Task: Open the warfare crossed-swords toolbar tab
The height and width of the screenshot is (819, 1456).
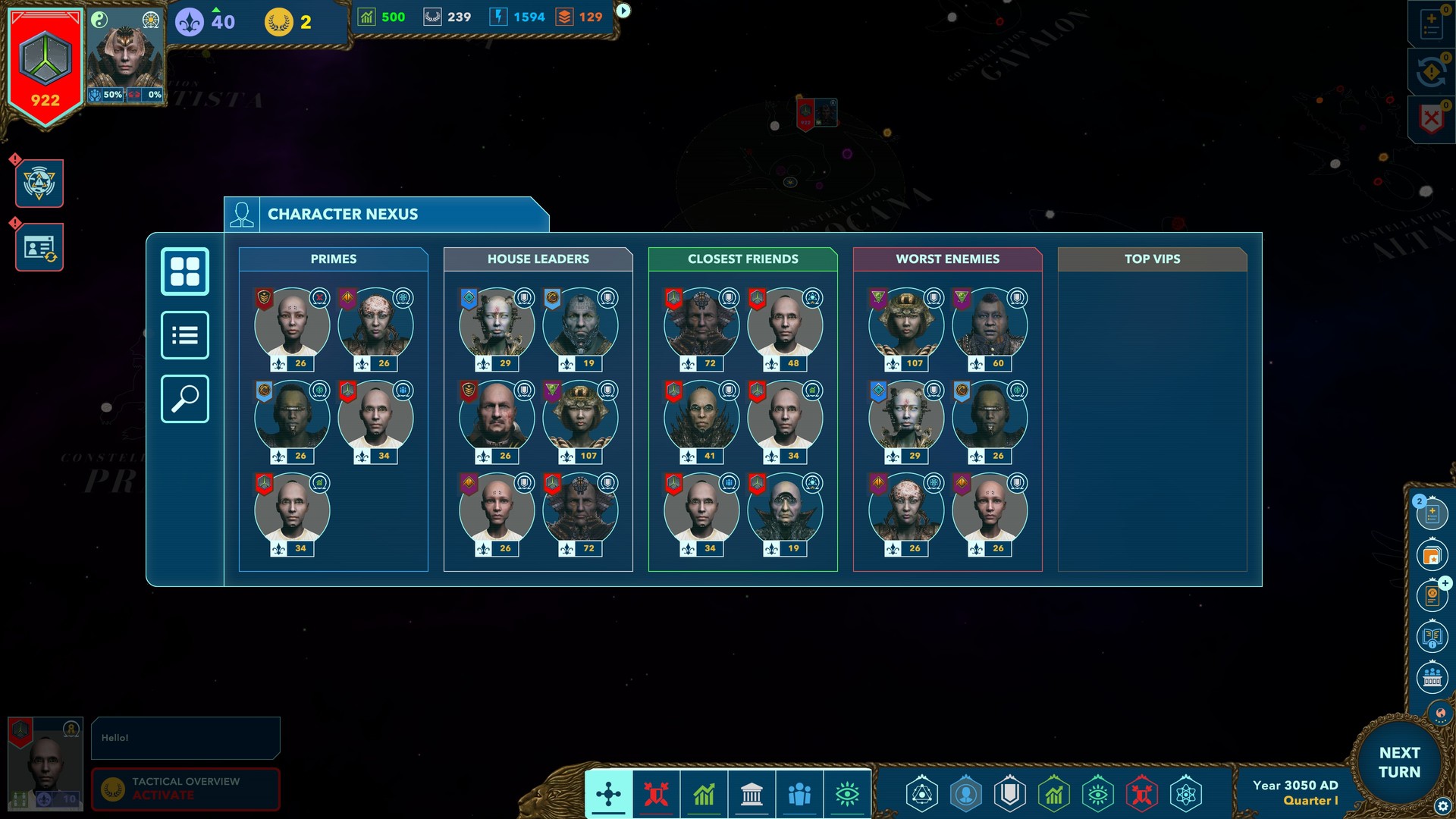Action: pyautogui.click(x=656, y=794)
